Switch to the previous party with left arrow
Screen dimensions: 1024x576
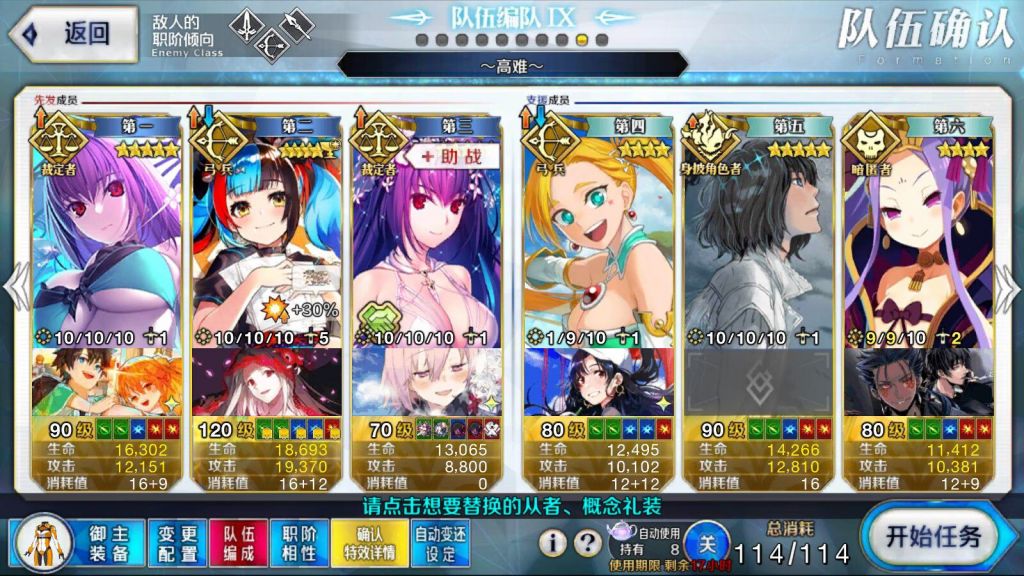tap(14, 288)
